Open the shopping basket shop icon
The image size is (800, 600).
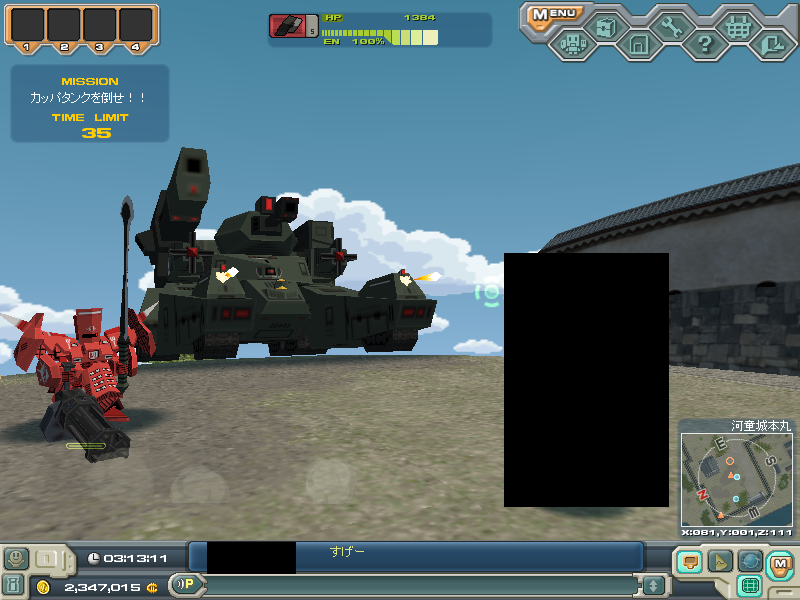[738, 26]
